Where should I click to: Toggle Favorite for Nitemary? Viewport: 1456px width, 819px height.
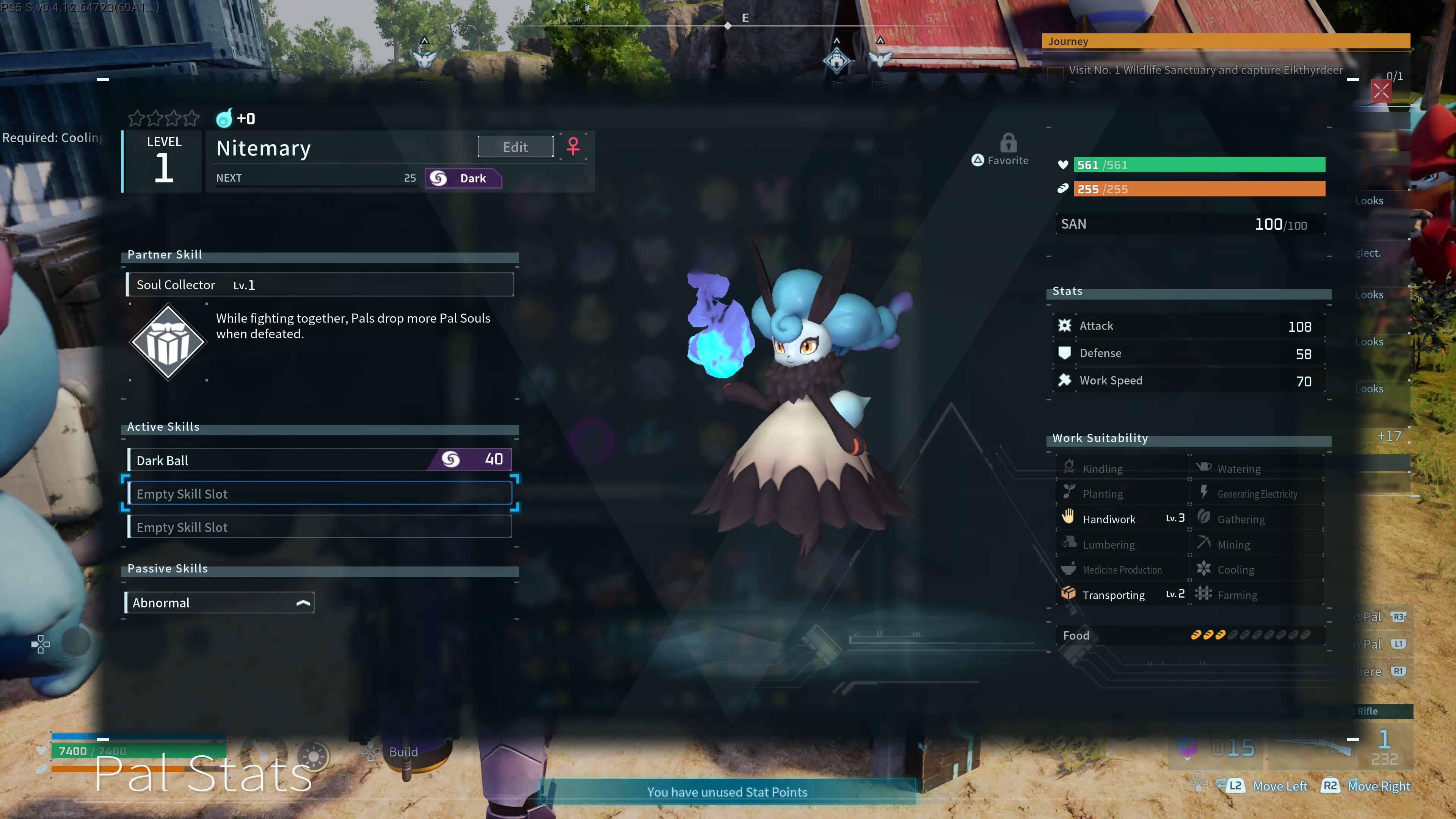[x=1000, y=160]
